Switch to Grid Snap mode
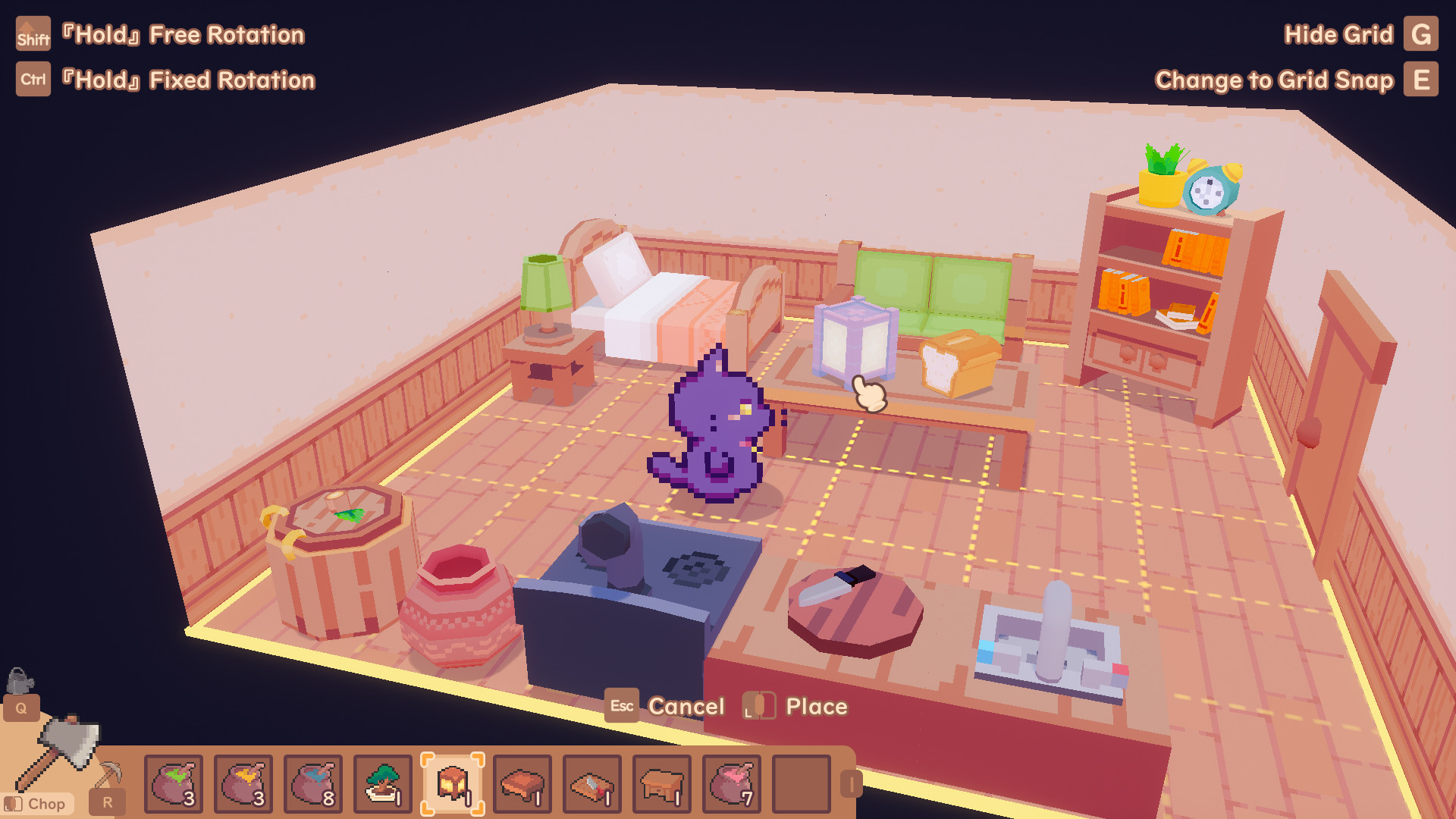The width and height of the screenshot is (1456, 819). (1421, 79)
